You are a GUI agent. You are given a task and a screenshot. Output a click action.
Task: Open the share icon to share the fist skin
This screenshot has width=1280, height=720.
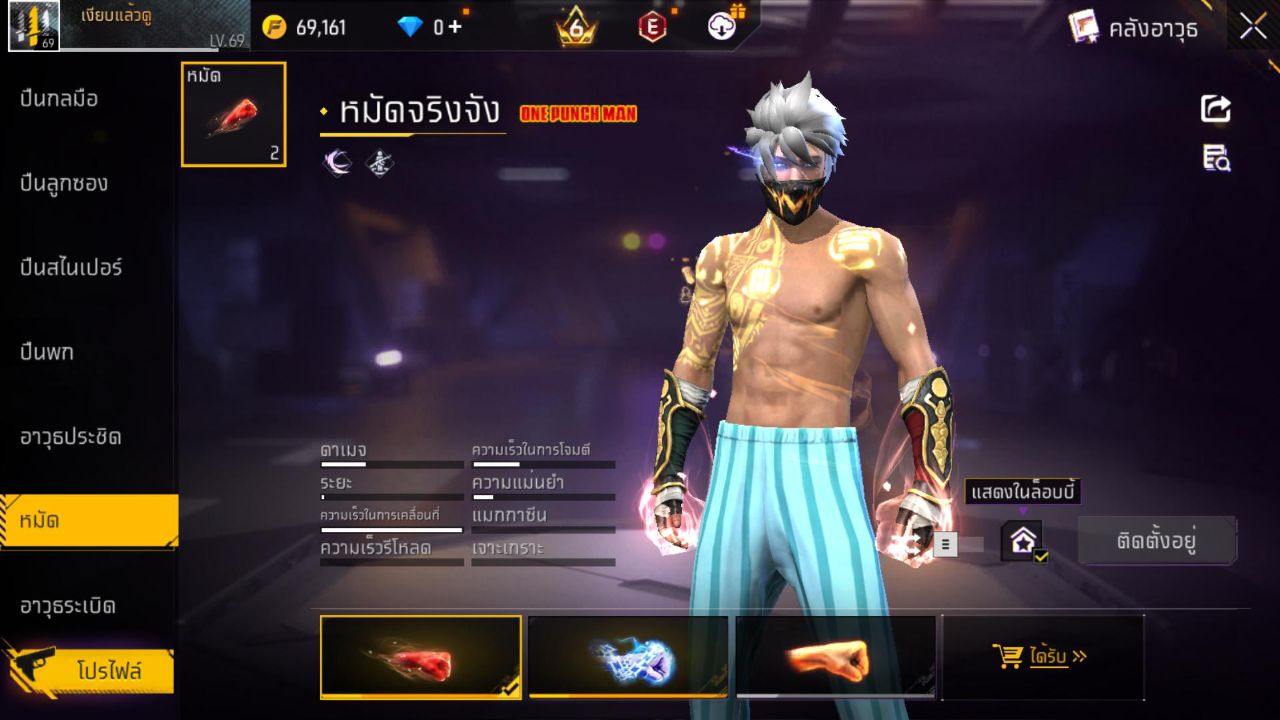(x=1214, y=110)
